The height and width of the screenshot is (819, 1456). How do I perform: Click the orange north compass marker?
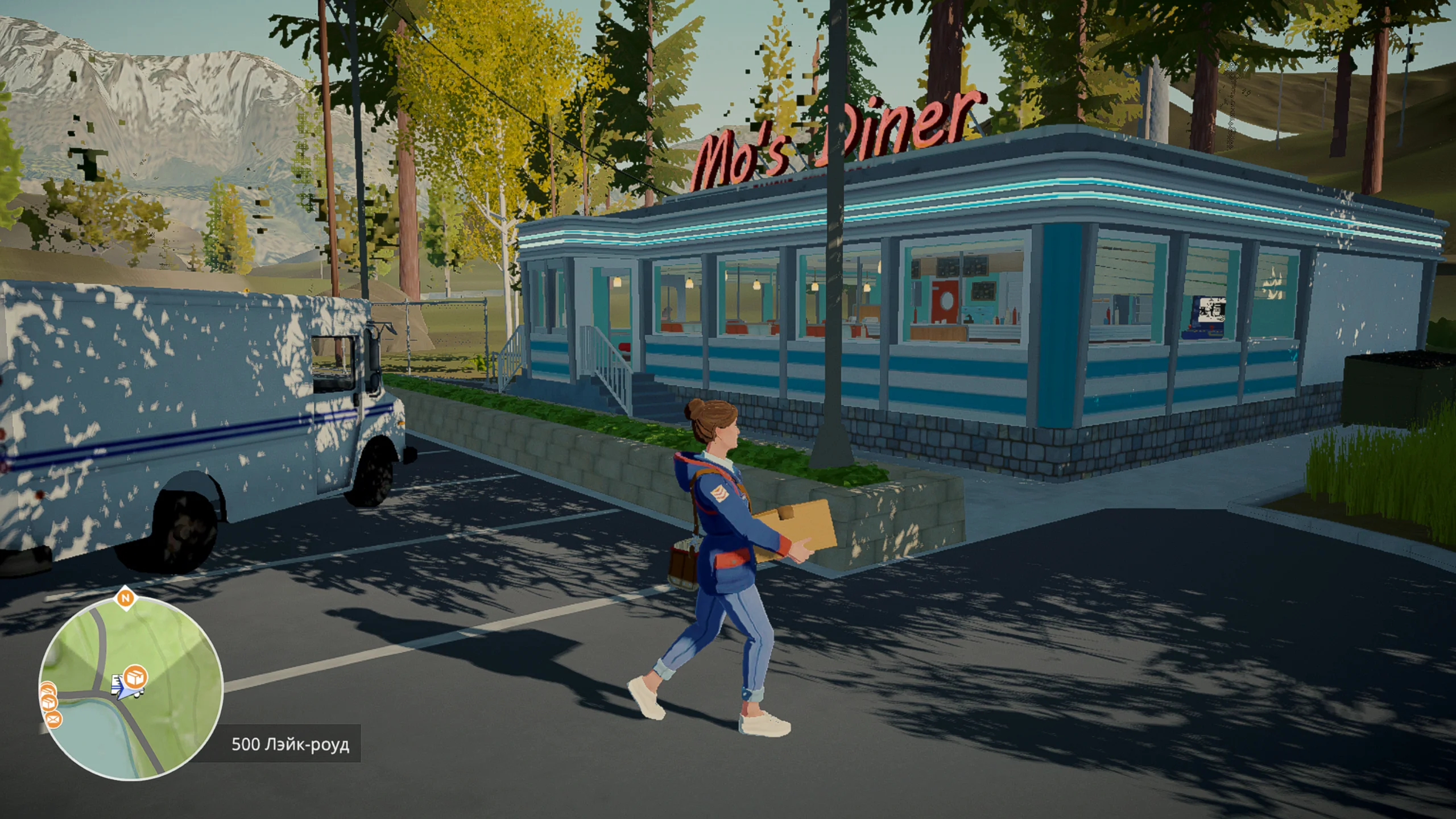125,598
